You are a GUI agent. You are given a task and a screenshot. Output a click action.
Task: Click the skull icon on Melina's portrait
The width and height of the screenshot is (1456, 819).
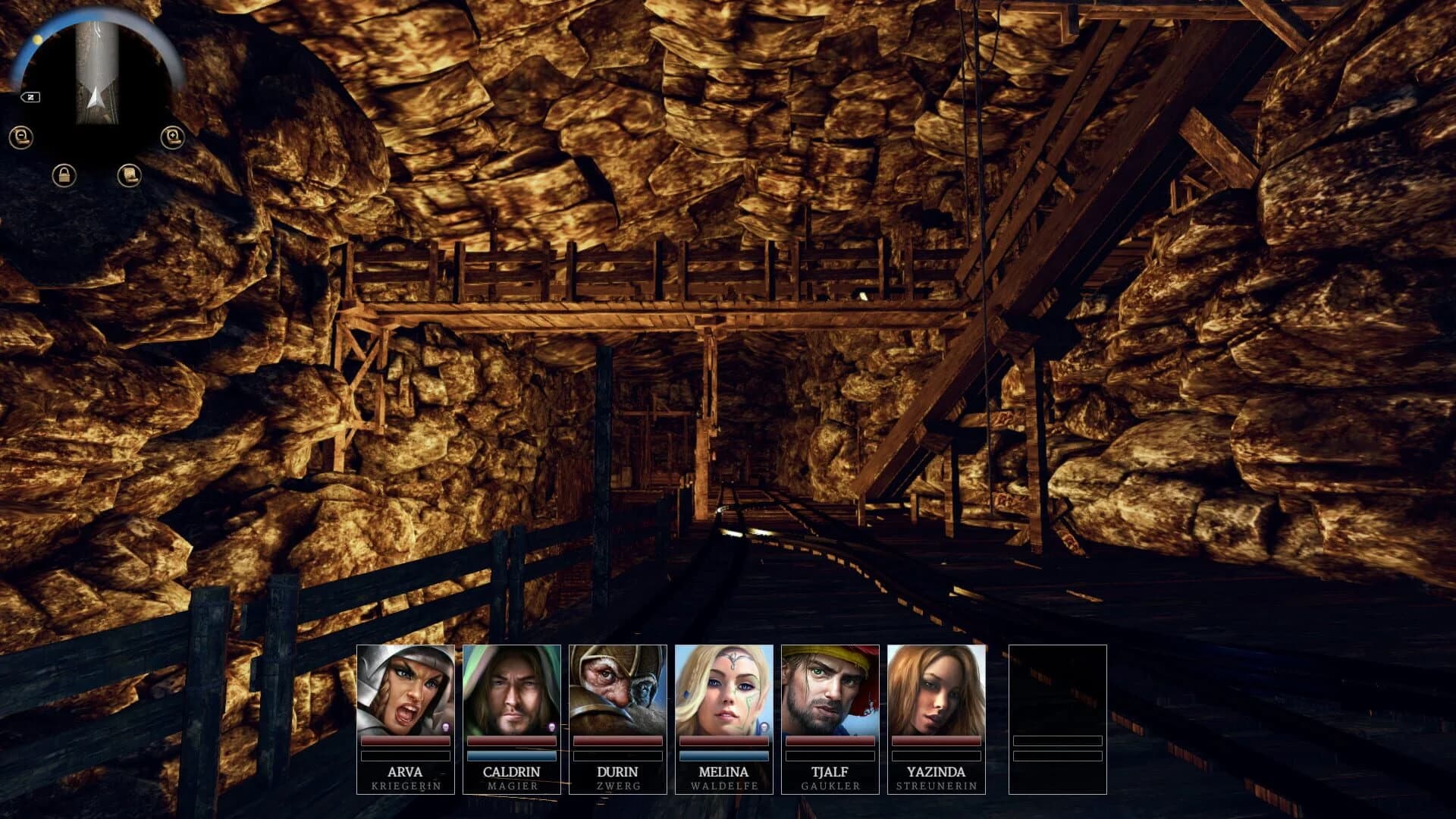pos(764,726)
